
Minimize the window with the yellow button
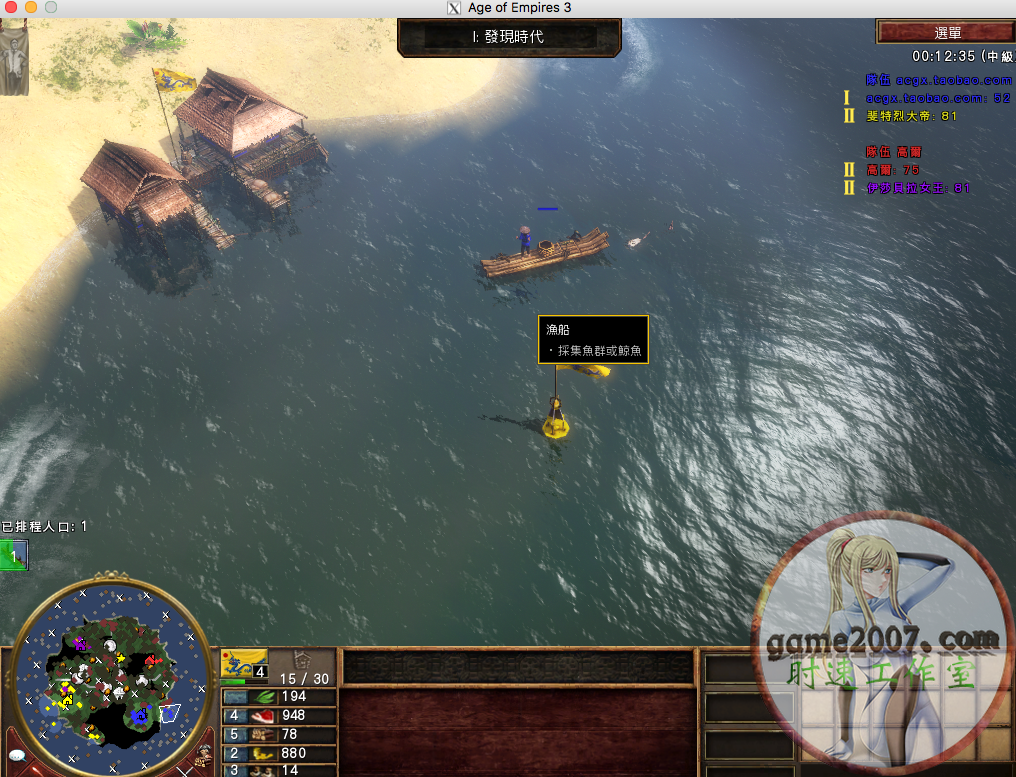tap(31, 8)
